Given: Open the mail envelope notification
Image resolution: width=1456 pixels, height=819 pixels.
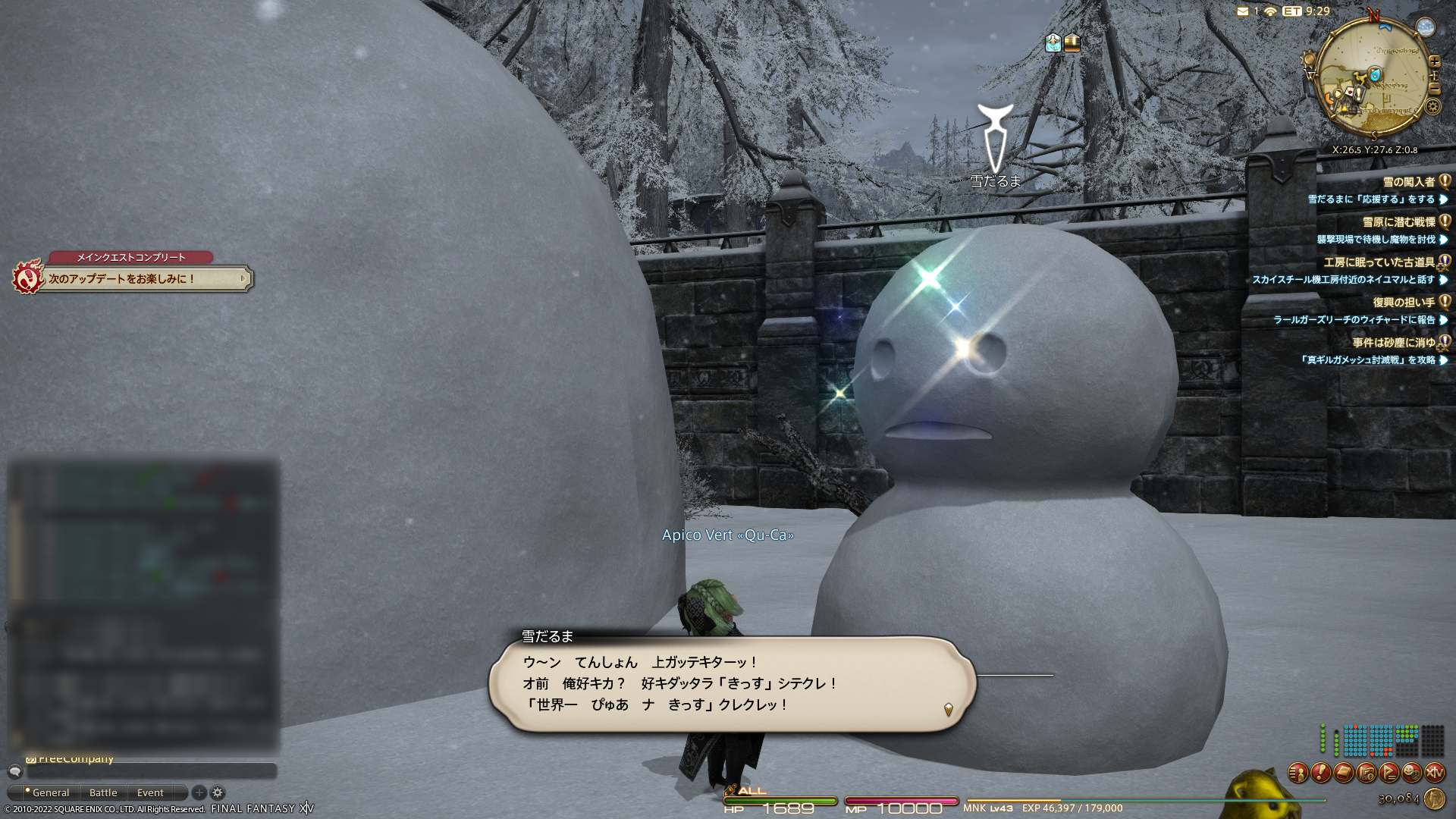Looking at the screenshot, I should [1242, 11].
